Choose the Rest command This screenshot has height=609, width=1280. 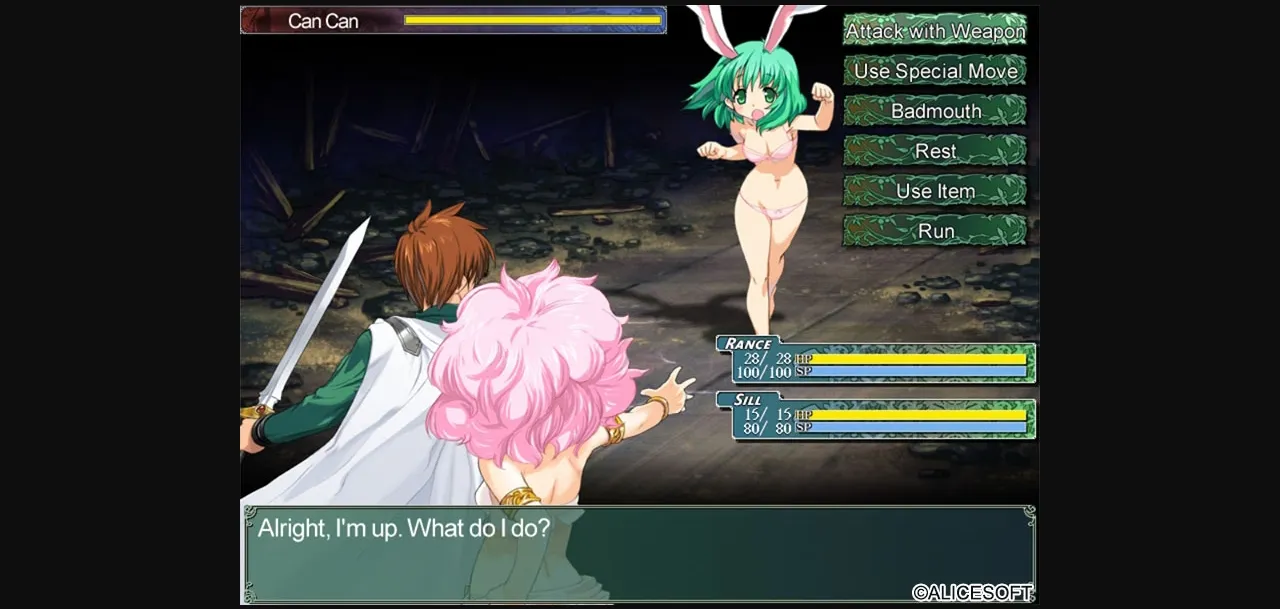[935, 151]
